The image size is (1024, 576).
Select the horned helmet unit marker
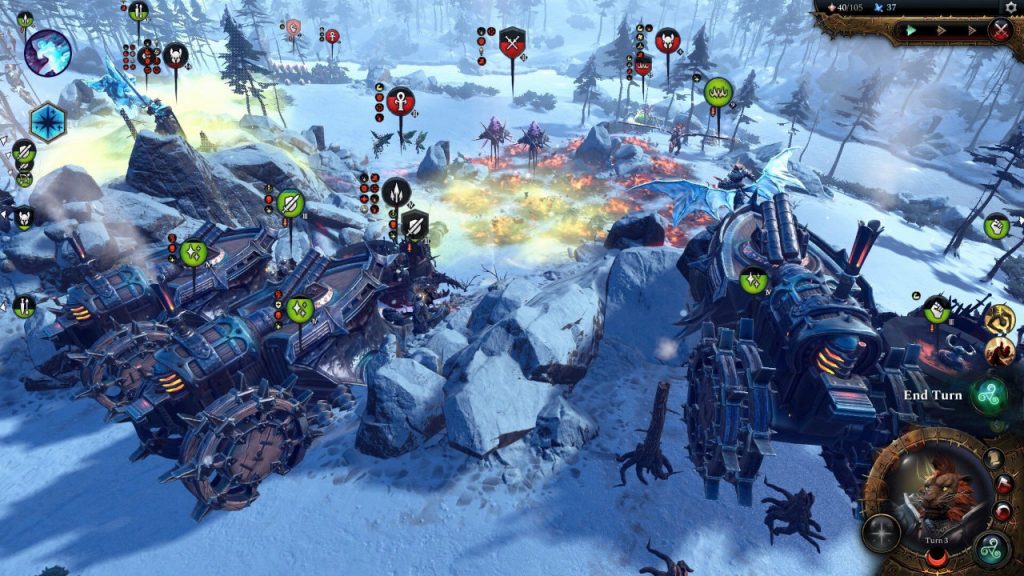176,56
